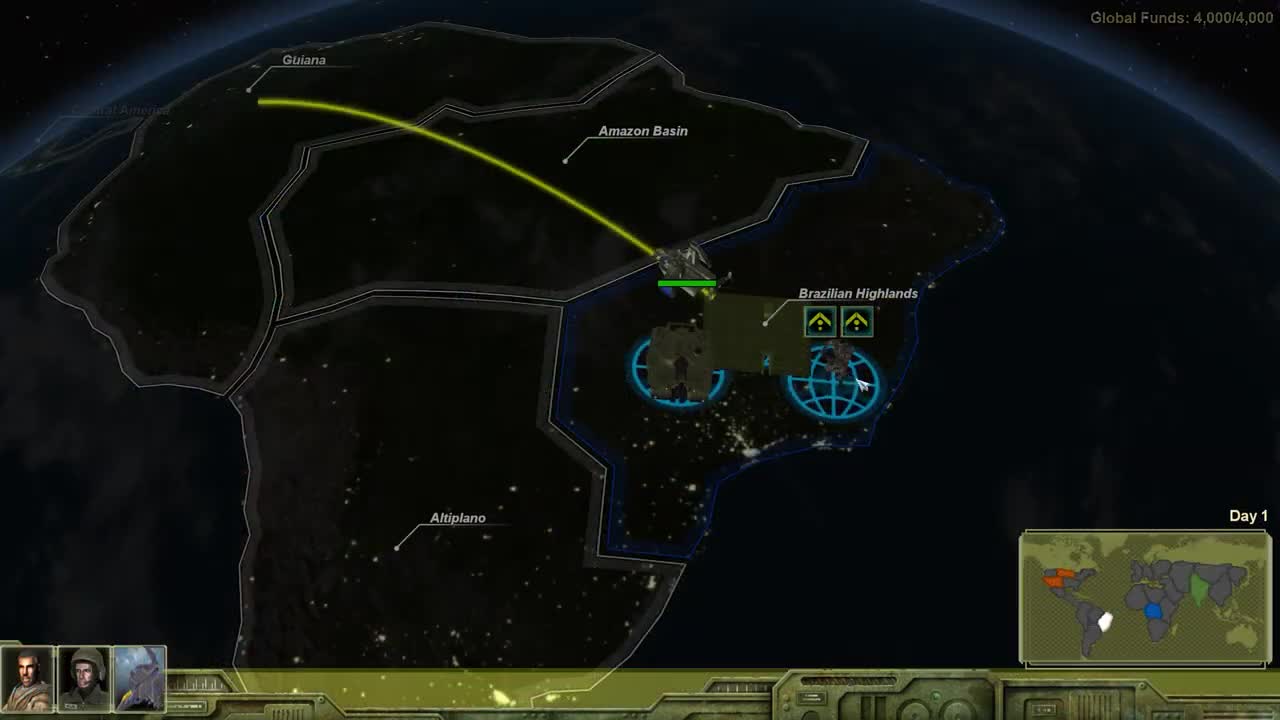Image resolution: width=1280 pixels, height=720 pixels.
Task: Click the world minimap panel
Action: [1145, 598]
